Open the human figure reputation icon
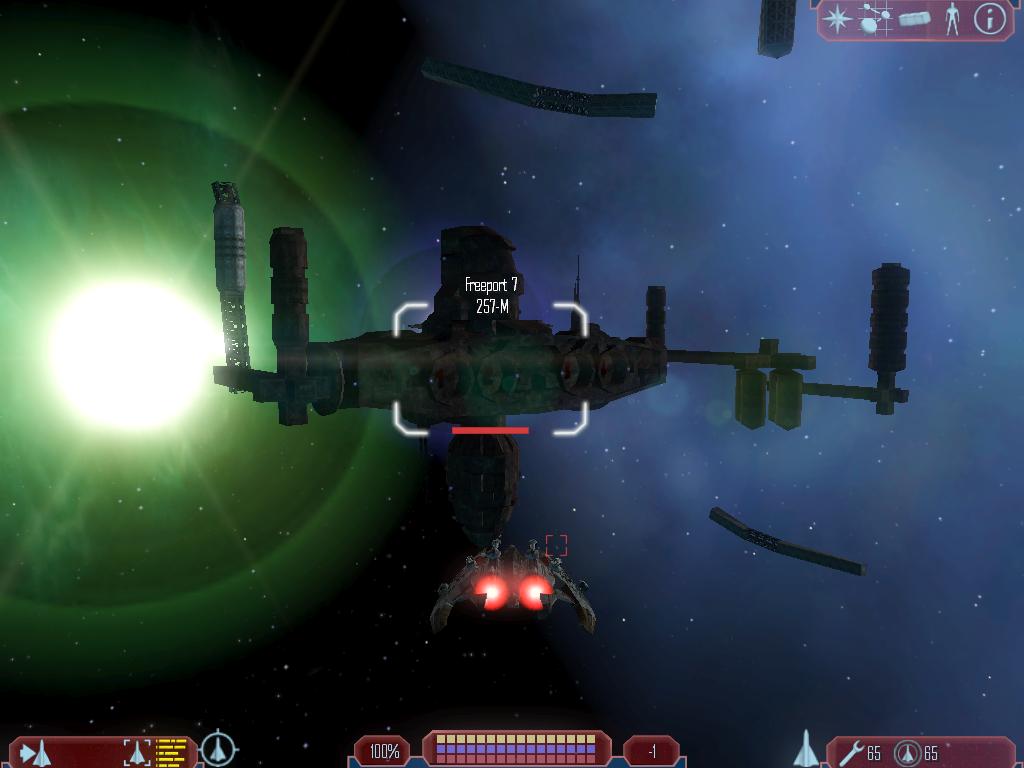The image size is (1024, 768). pyautogui.click(x=952, y=19)
